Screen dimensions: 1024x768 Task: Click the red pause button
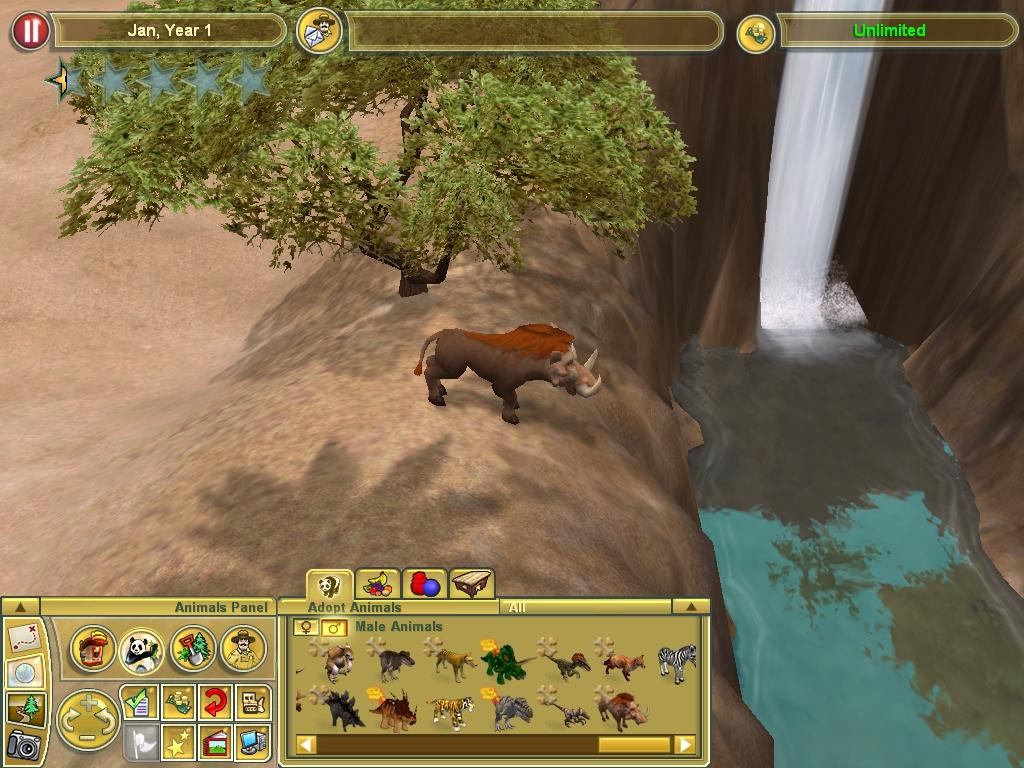tap(31, 31)
